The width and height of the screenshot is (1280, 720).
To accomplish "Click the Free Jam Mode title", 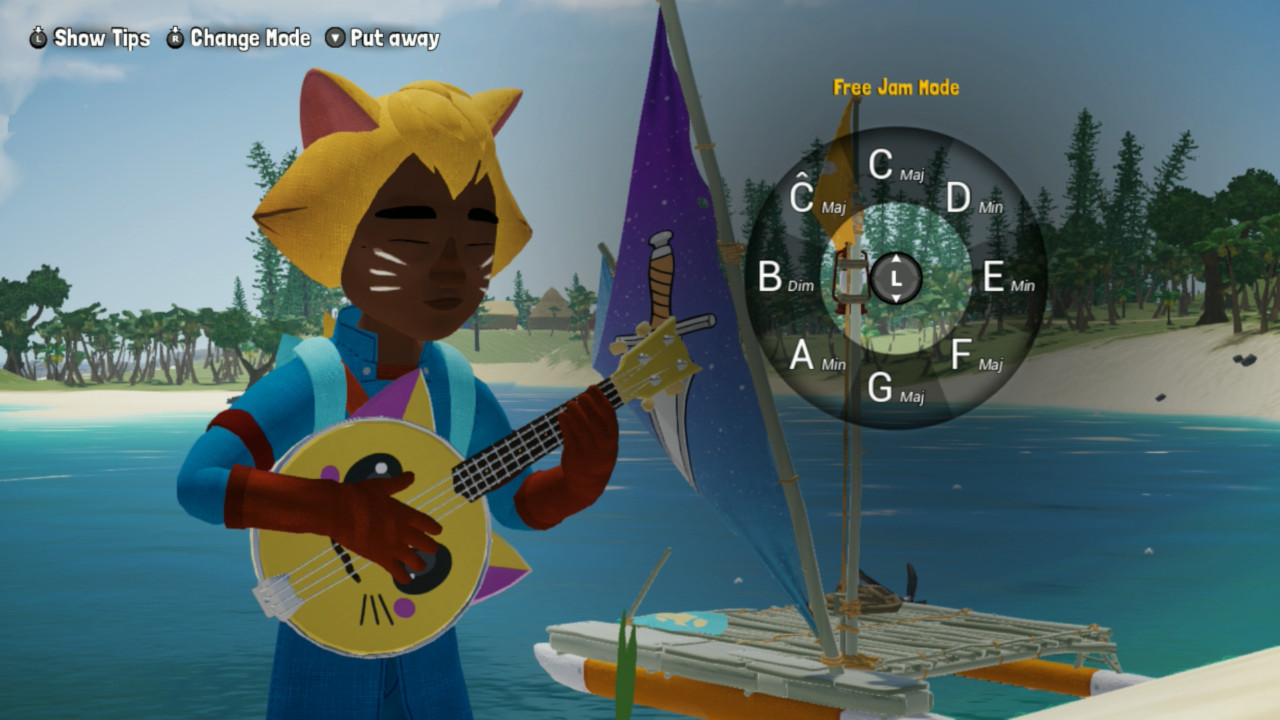I will pos(895,88).
